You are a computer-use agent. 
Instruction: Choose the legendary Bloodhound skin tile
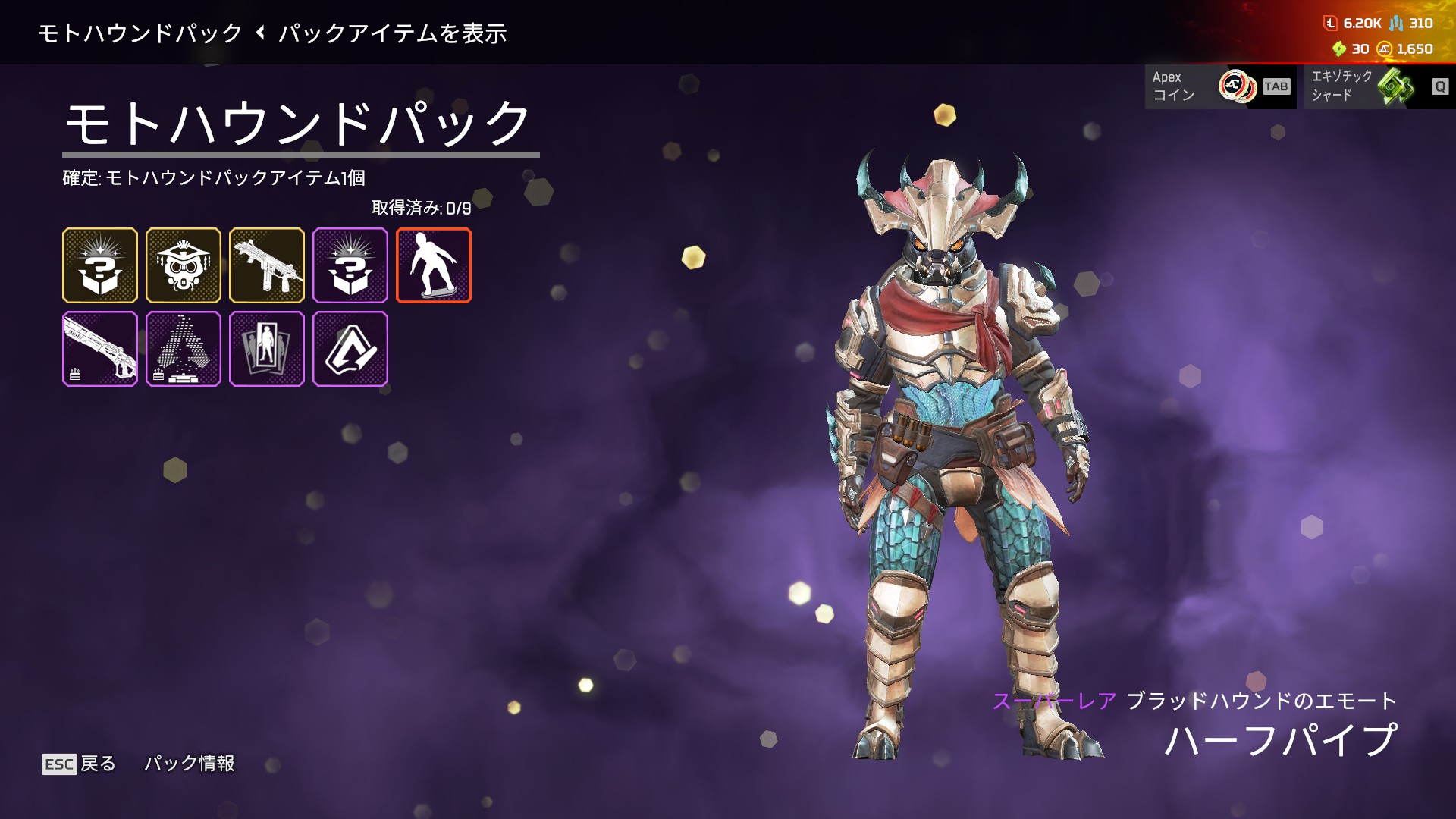tap(184, 265)
